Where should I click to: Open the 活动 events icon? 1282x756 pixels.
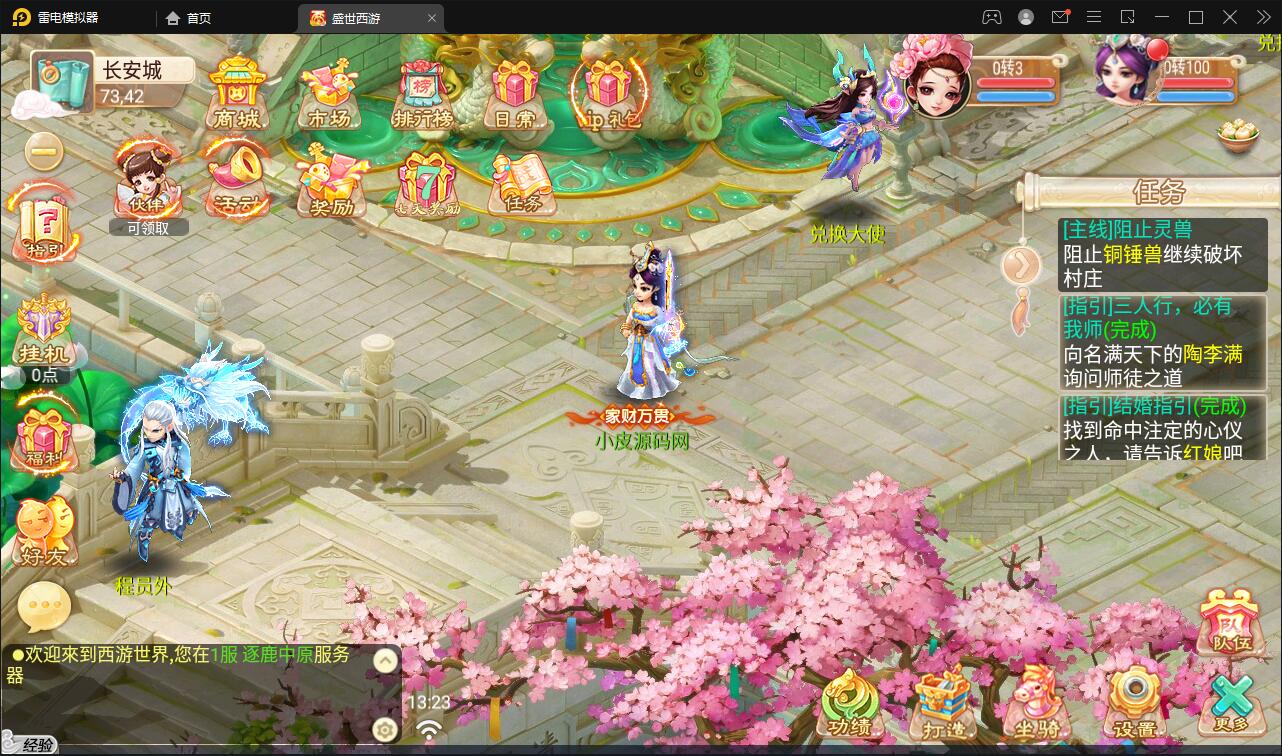coord(237,175)
